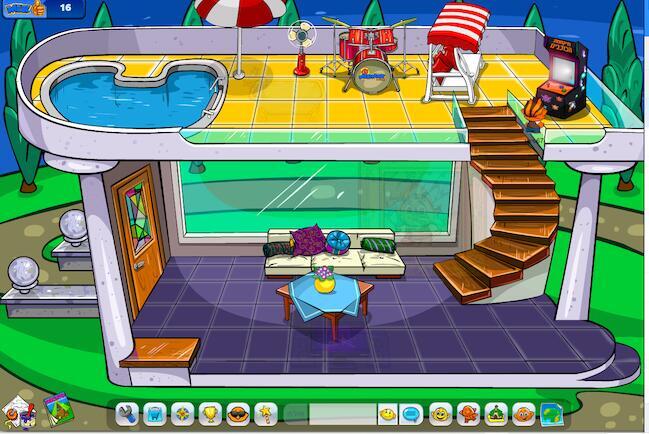Image resolution: width=649 pixels, height=434 pixels.
Task: Click the blue speech bubble button
Action: point(411,413)
